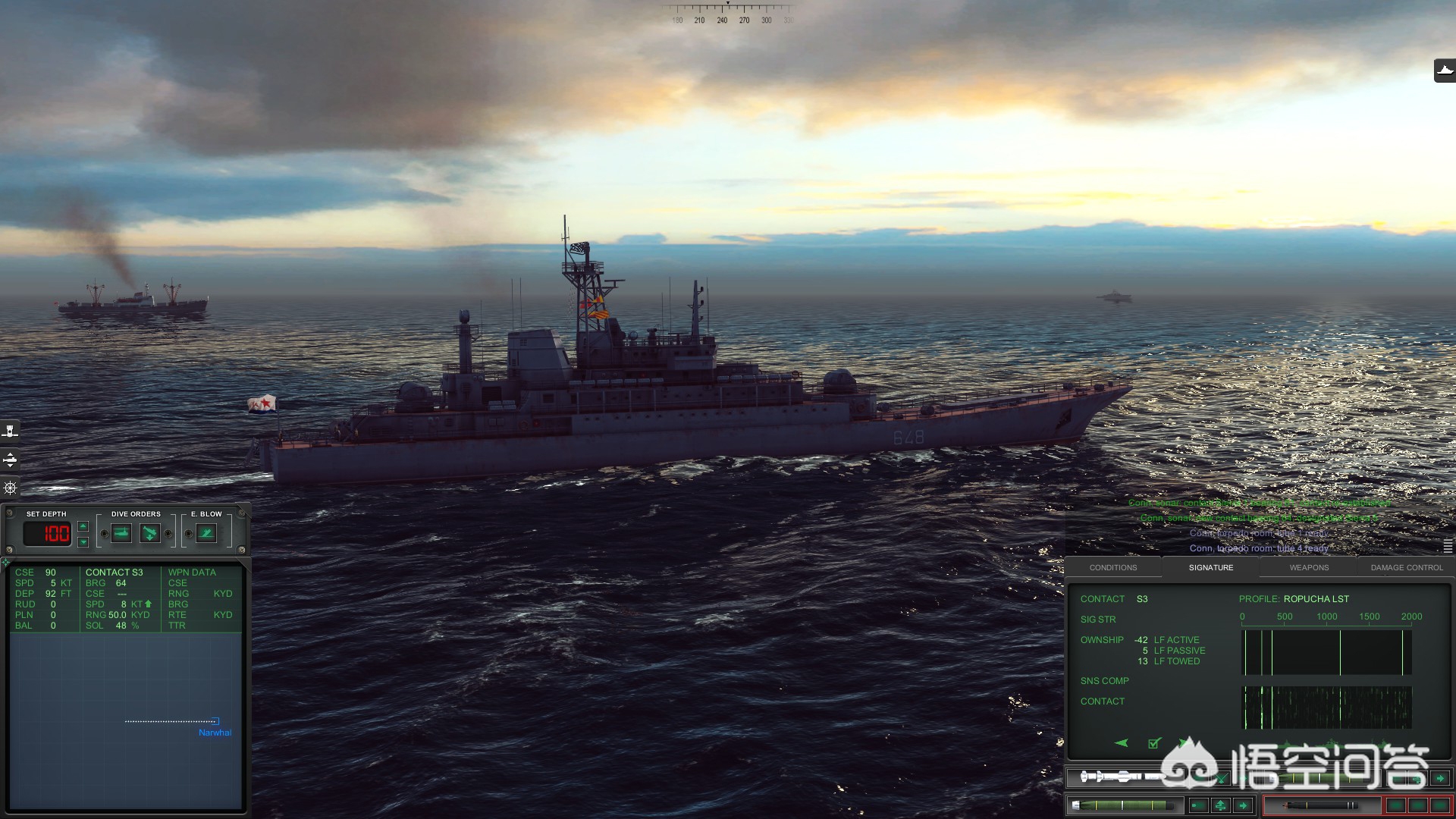Viewport: 1456px width, 819px height.
Task: Click the ship silhouette icon at right edge
Action: tap(1445, 71)
